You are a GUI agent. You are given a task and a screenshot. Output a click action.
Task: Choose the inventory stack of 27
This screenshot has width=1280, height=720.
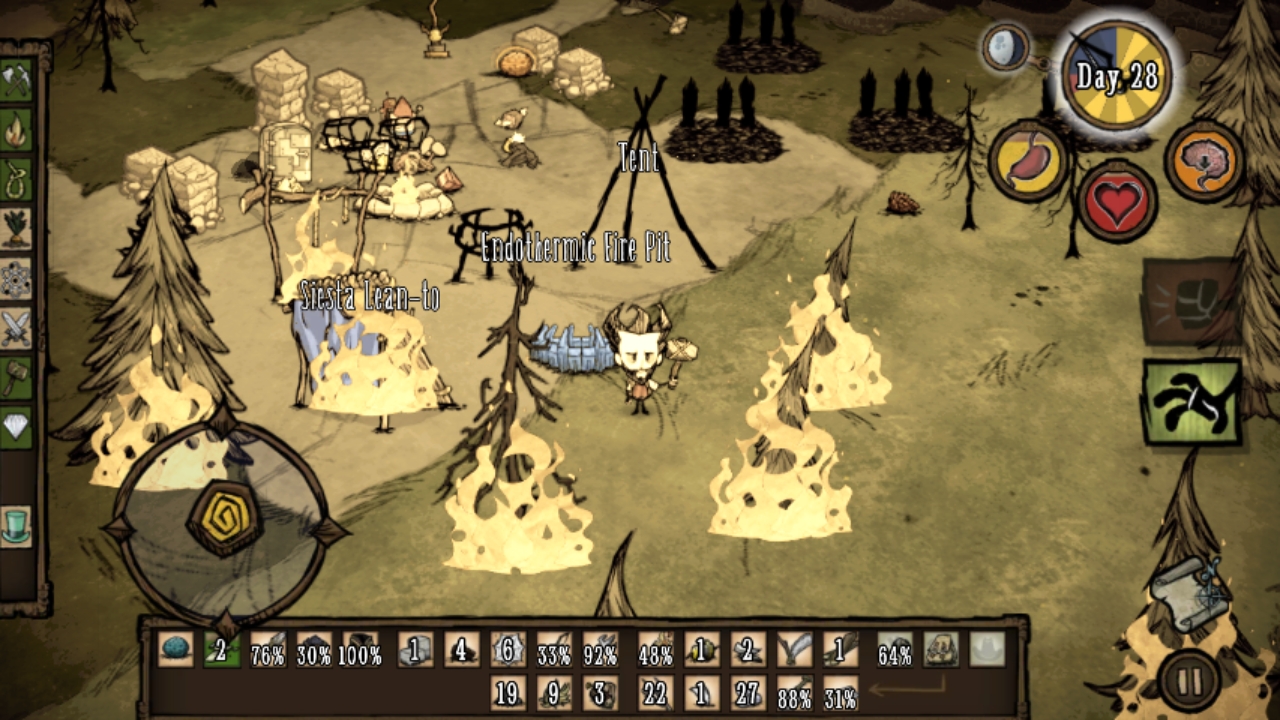[x=747, y=692]
